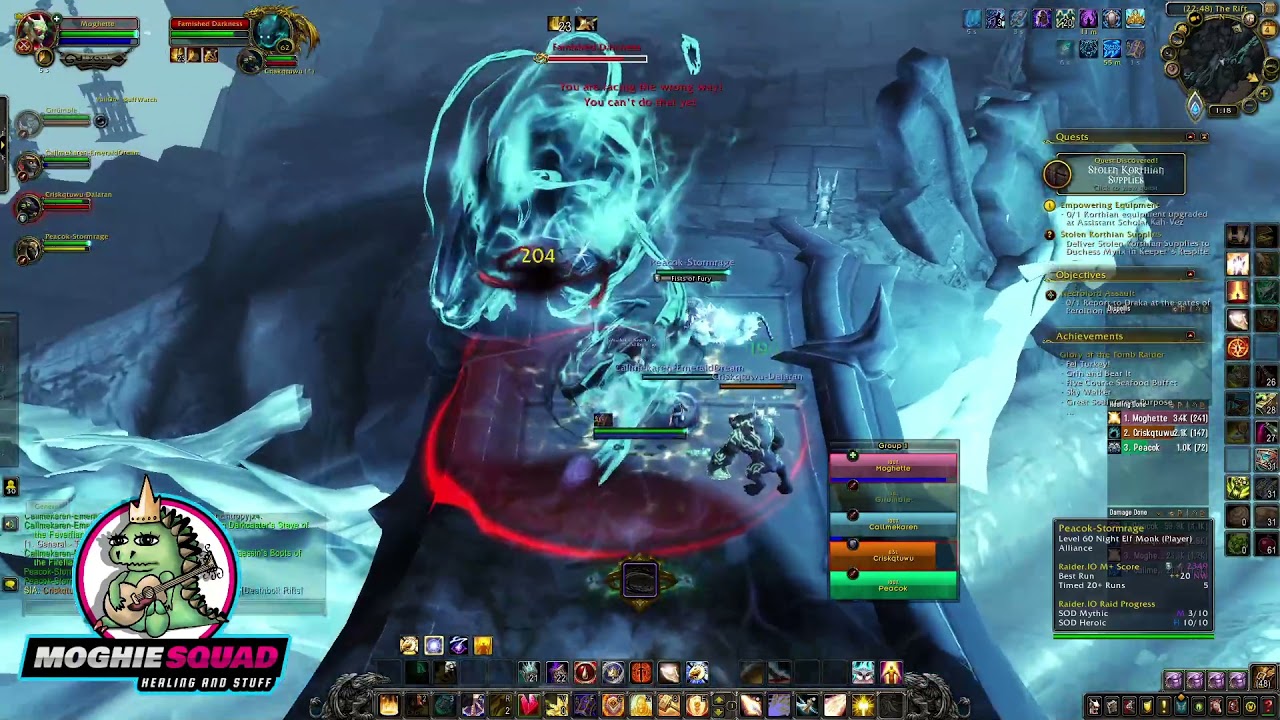
Task: Collapse the Quests tracker section
Action: 1188,135
